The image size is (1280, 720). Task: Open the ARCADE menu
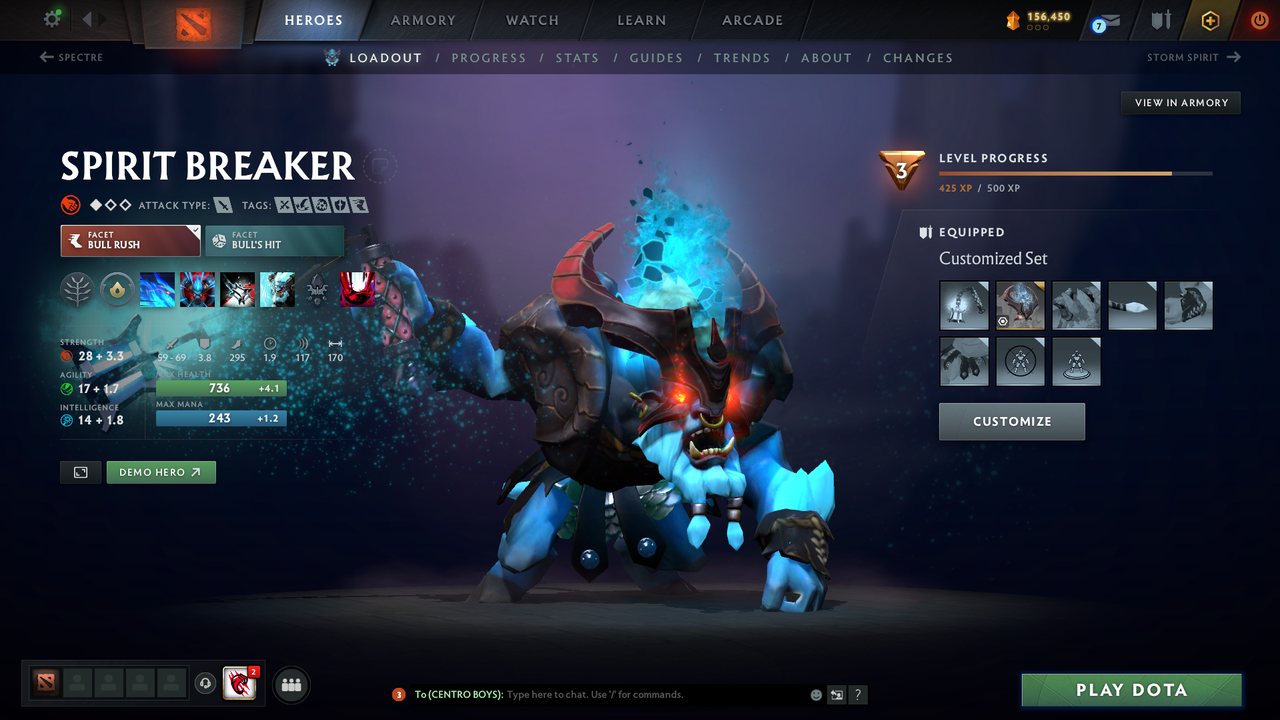pos(751,20)
